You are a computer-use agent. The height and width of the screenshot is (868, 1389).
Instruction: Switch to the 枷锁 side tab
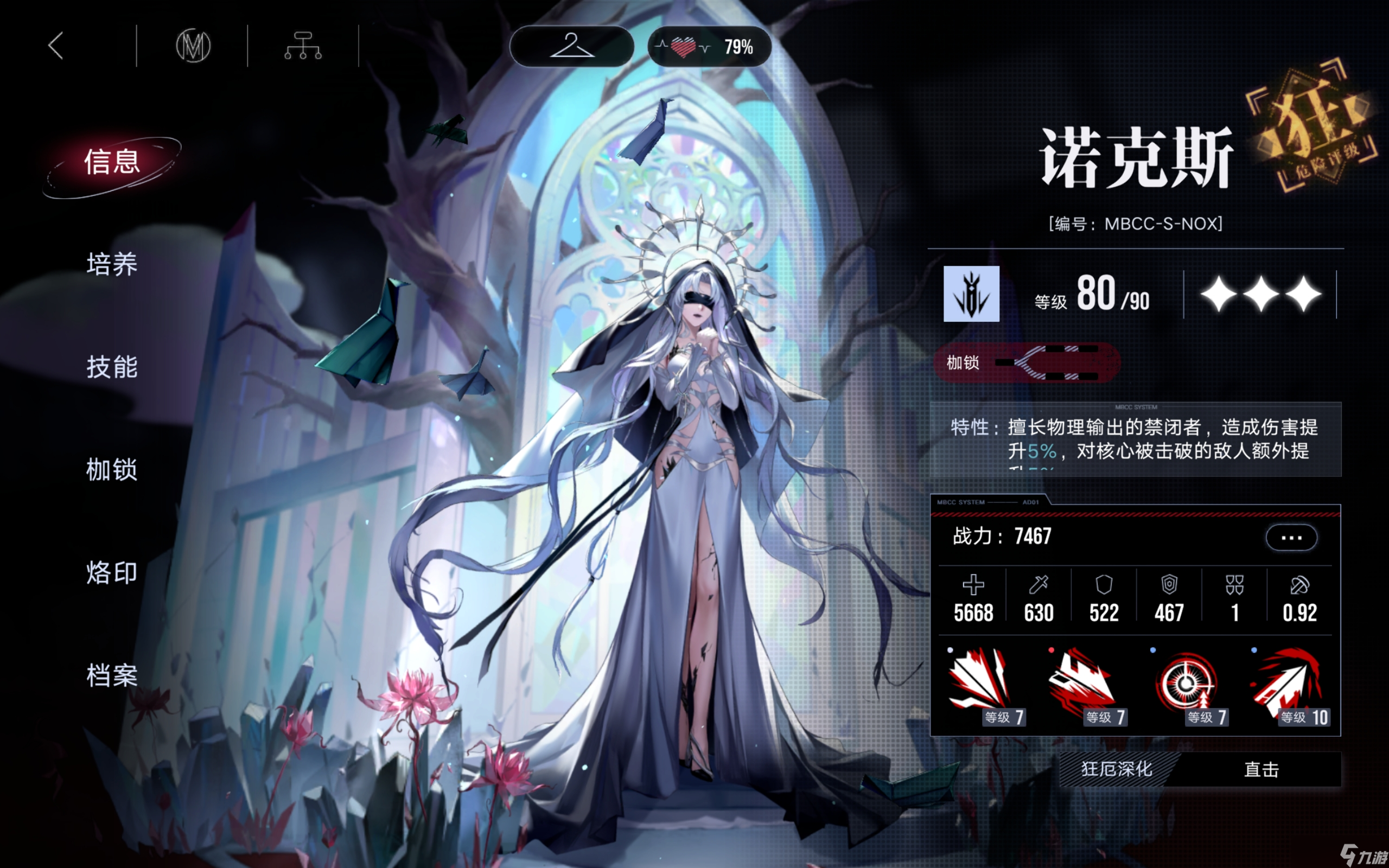point(112,470)
